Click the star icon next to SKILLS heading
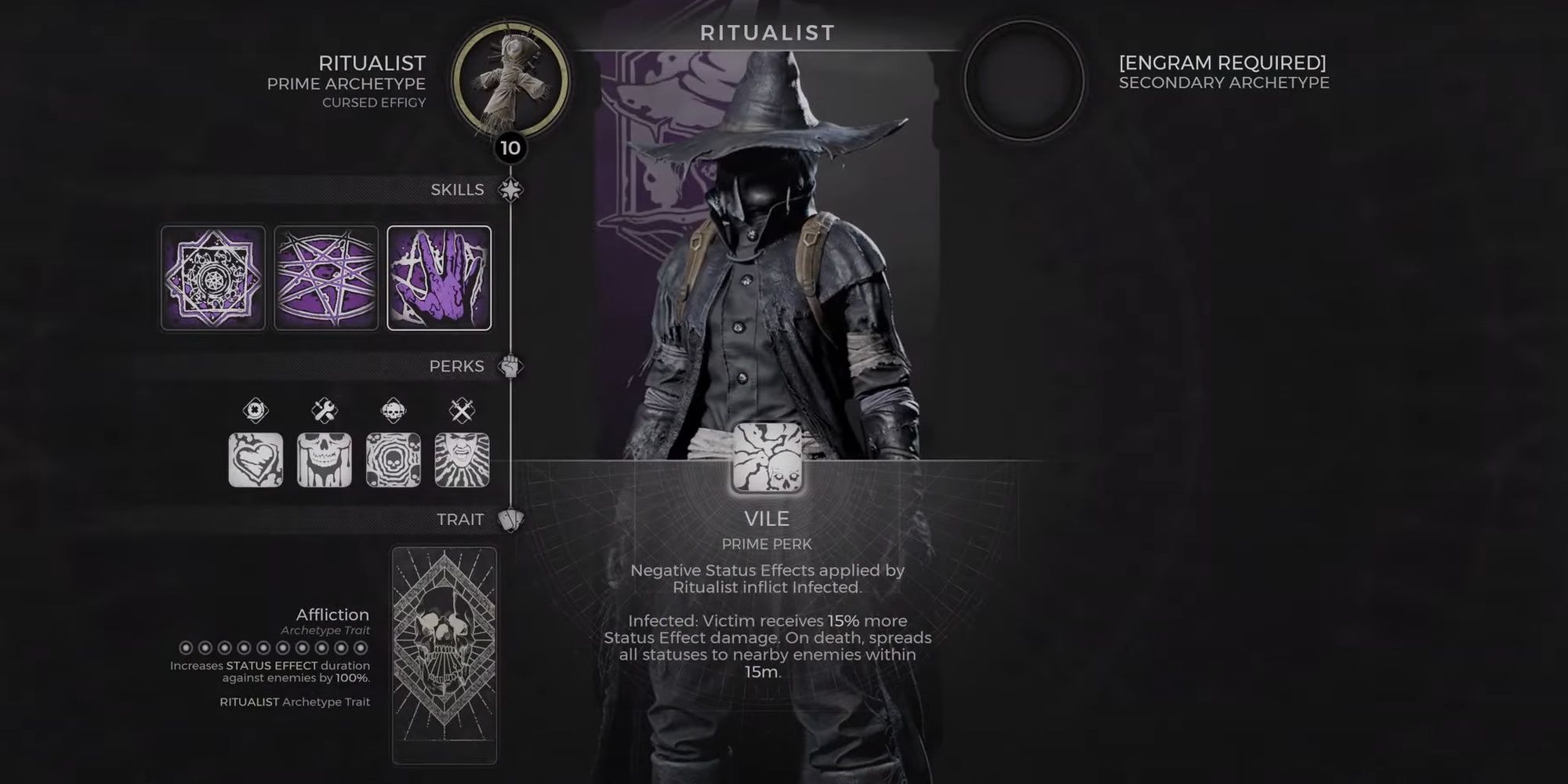Viewport: 1568px width, 784px height. 510,188
